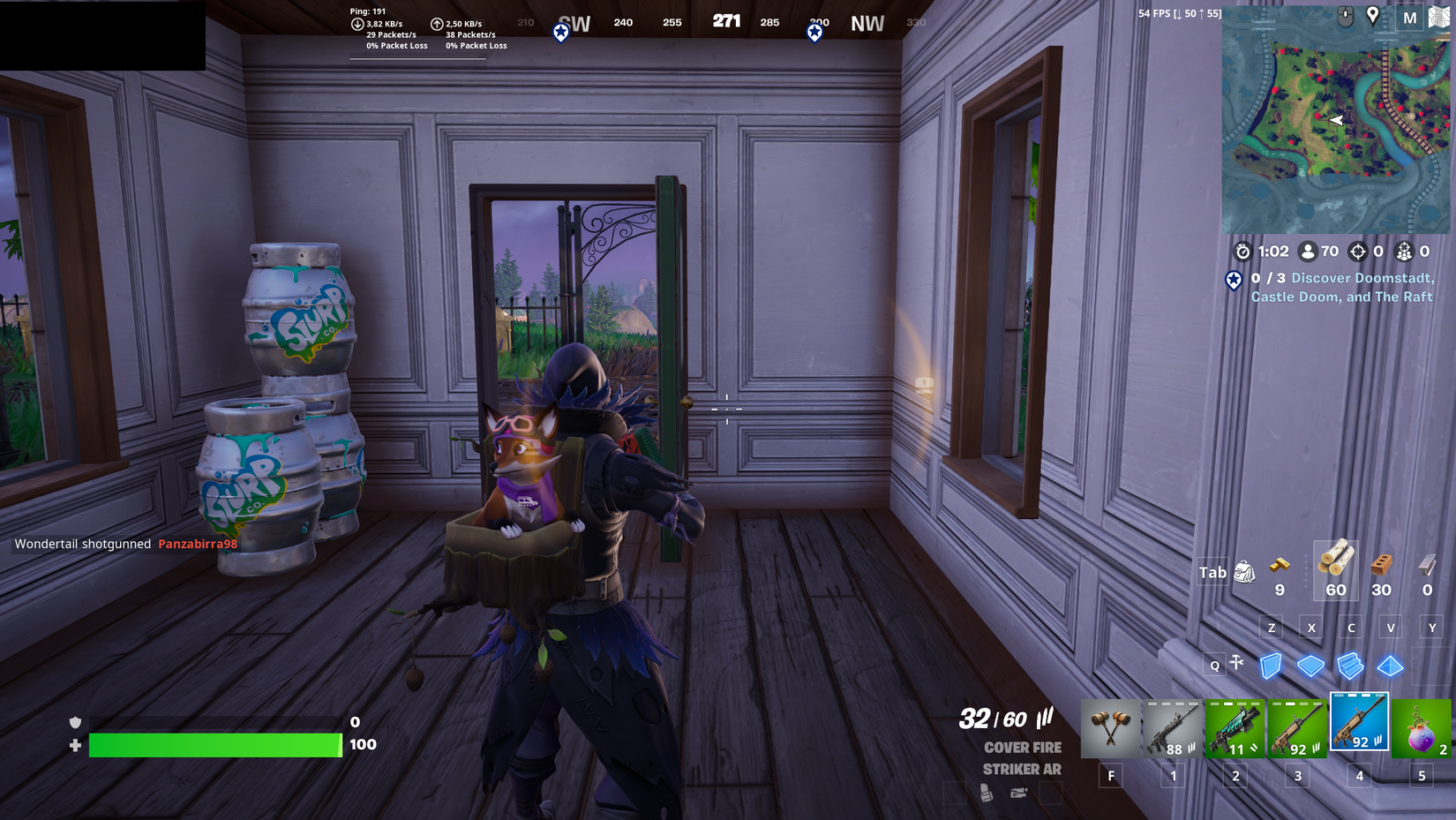Toggle the wall building piece
Viewport: 1456px width, 820px height.
coord(1270,668)
